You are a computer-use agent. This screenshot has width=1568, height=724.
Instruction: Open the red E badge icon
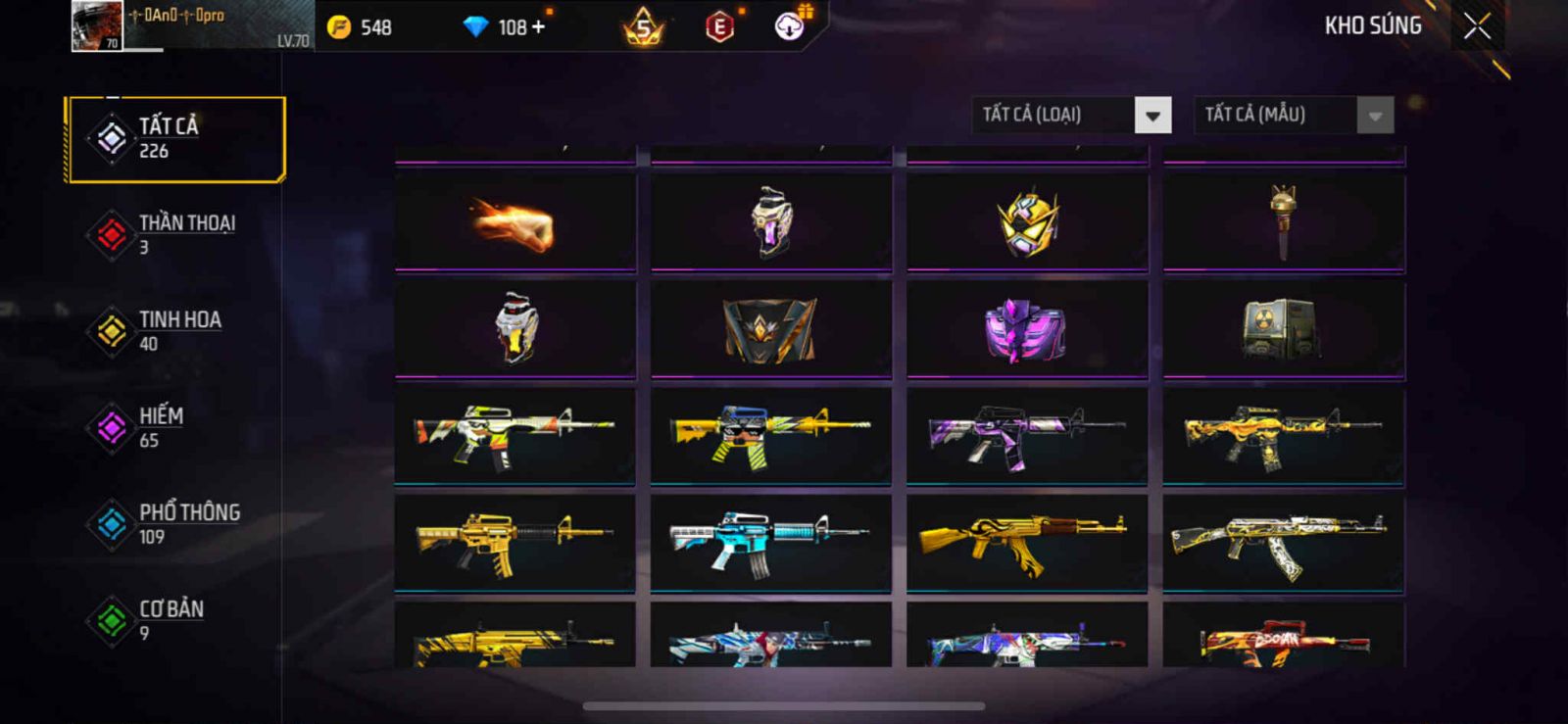tap(719, 27)
